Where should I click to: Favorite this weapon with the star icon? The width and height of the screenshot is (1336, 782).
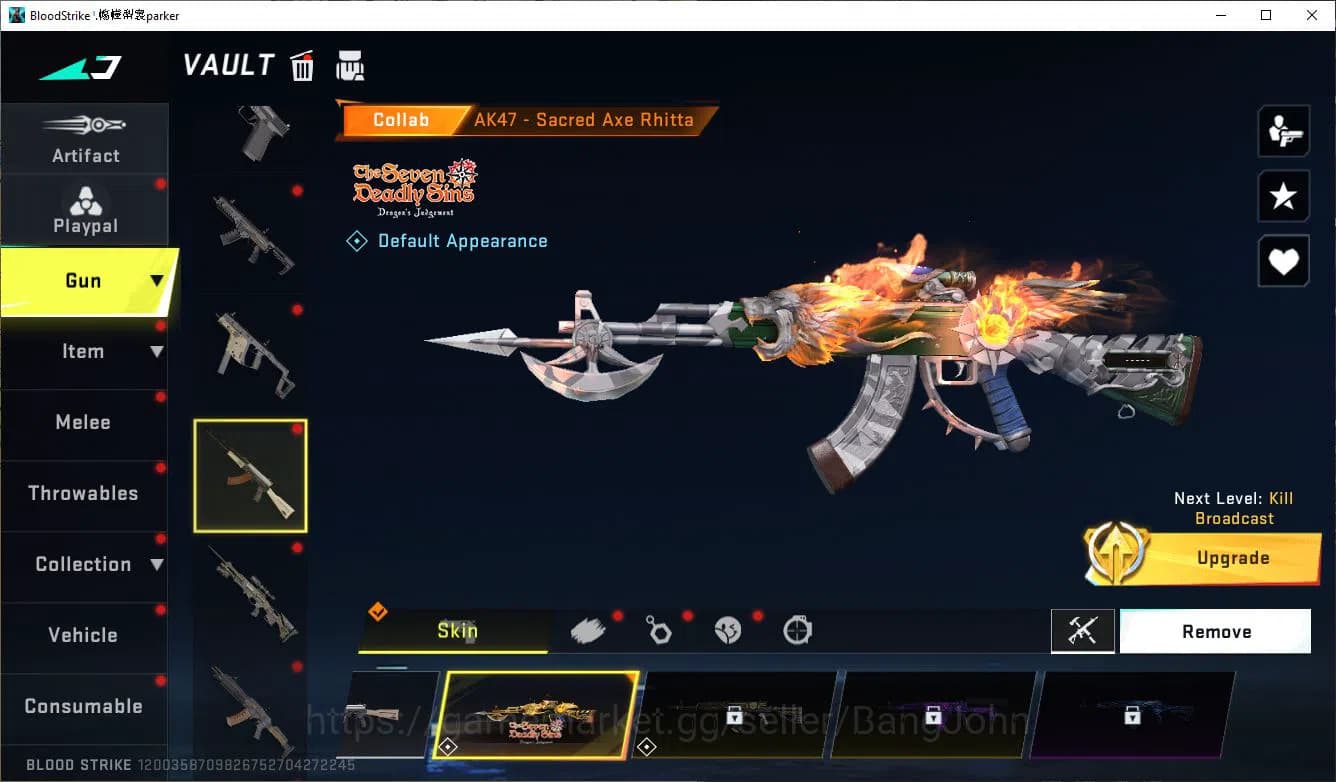pyautogui.click(x=1283, y=196)
